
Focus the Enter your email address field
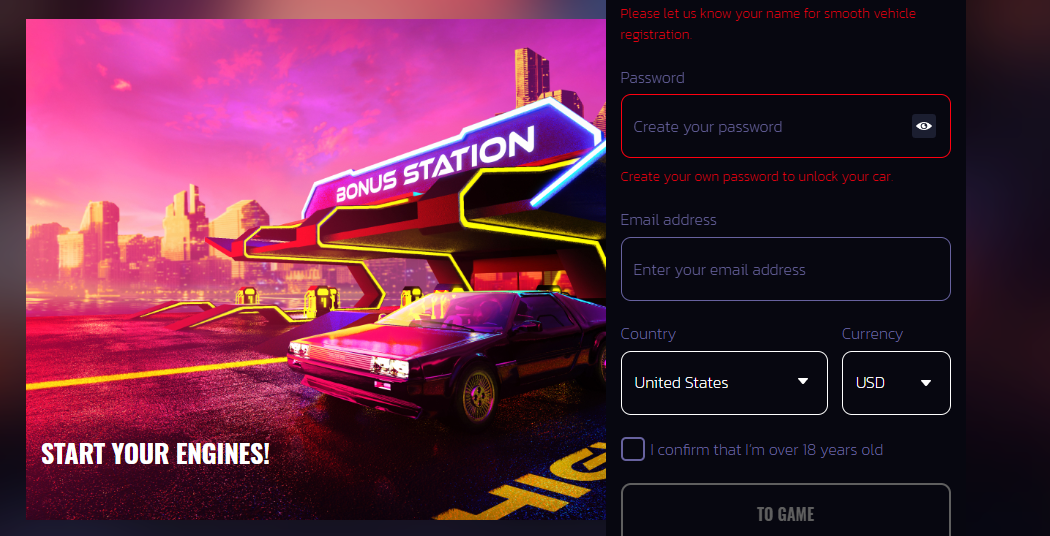[785, 269]
